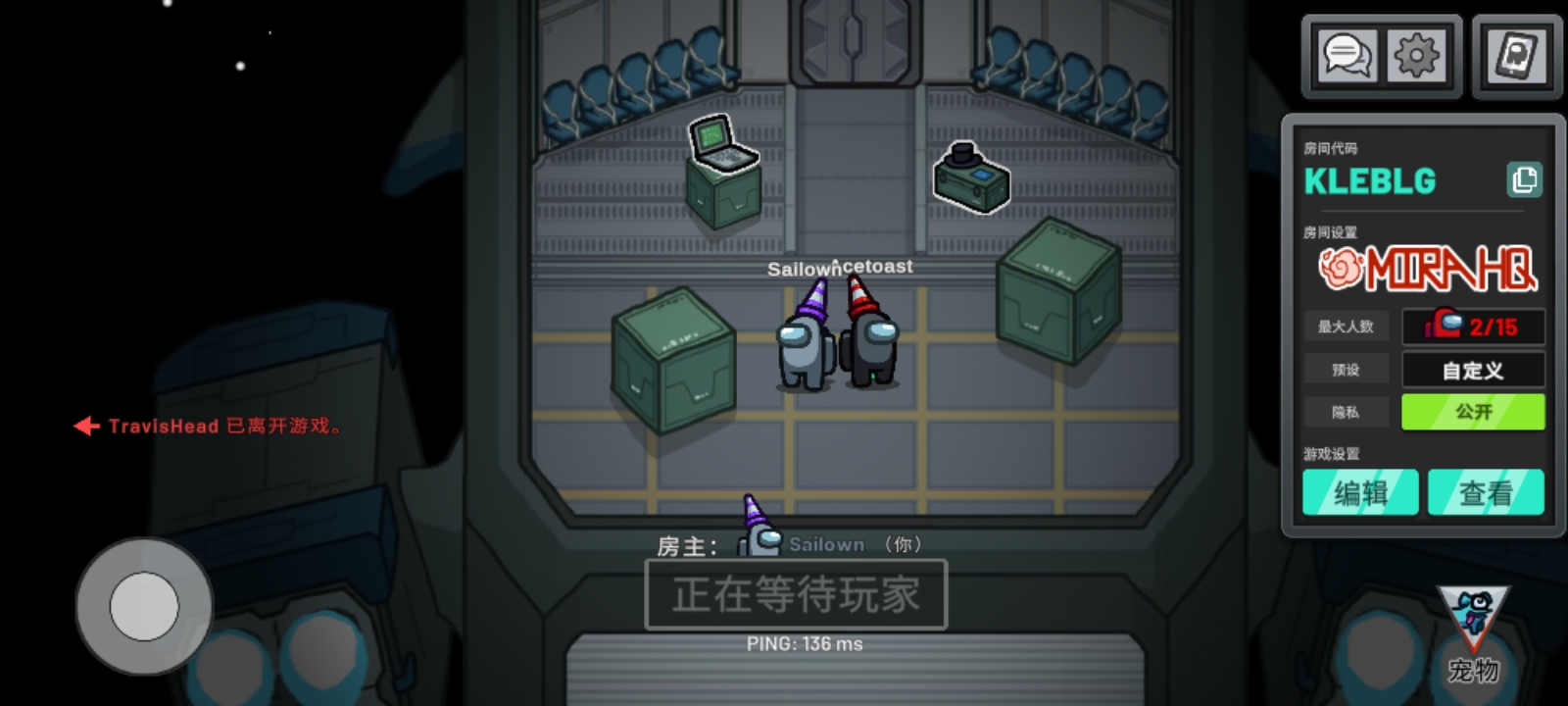This screenshot has height=706, width=1568.
Task: Open the mobile device info panel
Action: [1514, 56]
